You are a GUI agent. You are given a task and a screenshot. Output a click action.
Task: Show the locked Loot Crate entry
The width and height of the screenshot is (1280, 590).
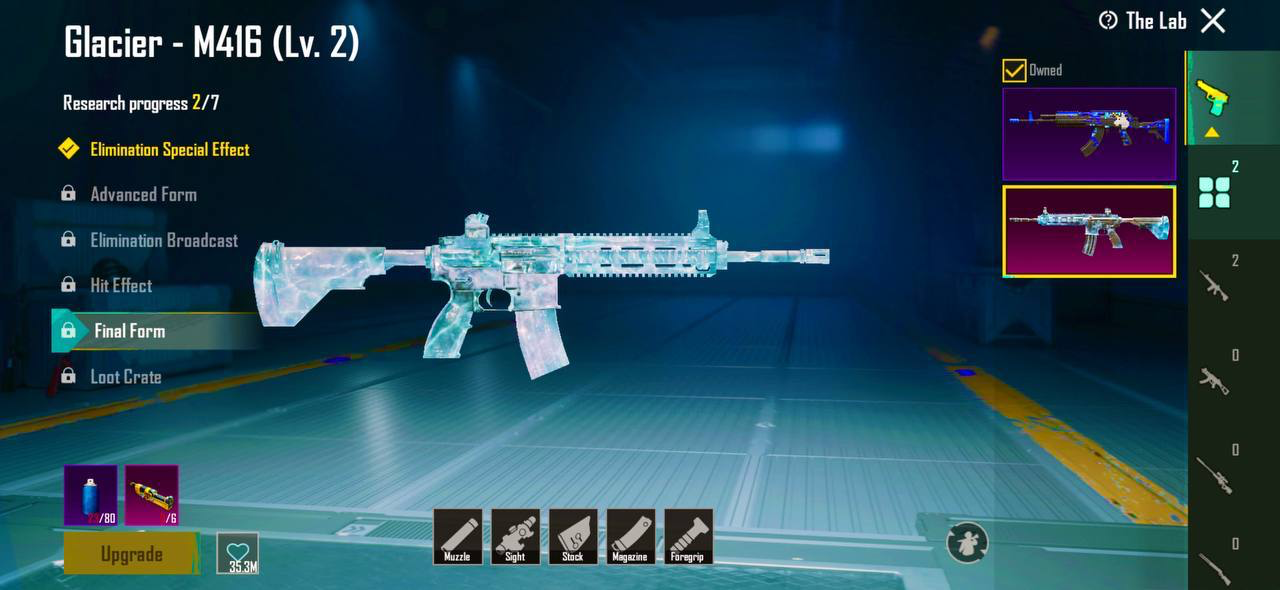tap(125, 377)
